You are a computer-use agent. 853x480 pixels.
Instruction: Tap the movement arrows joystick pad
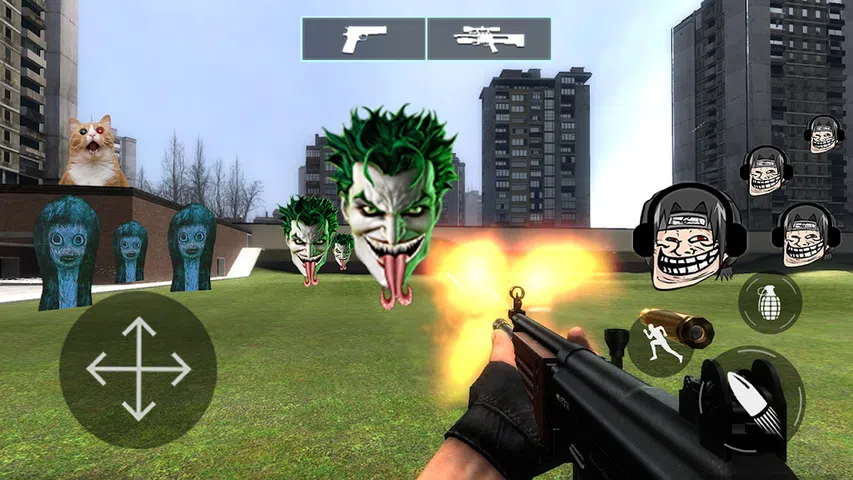138,369
